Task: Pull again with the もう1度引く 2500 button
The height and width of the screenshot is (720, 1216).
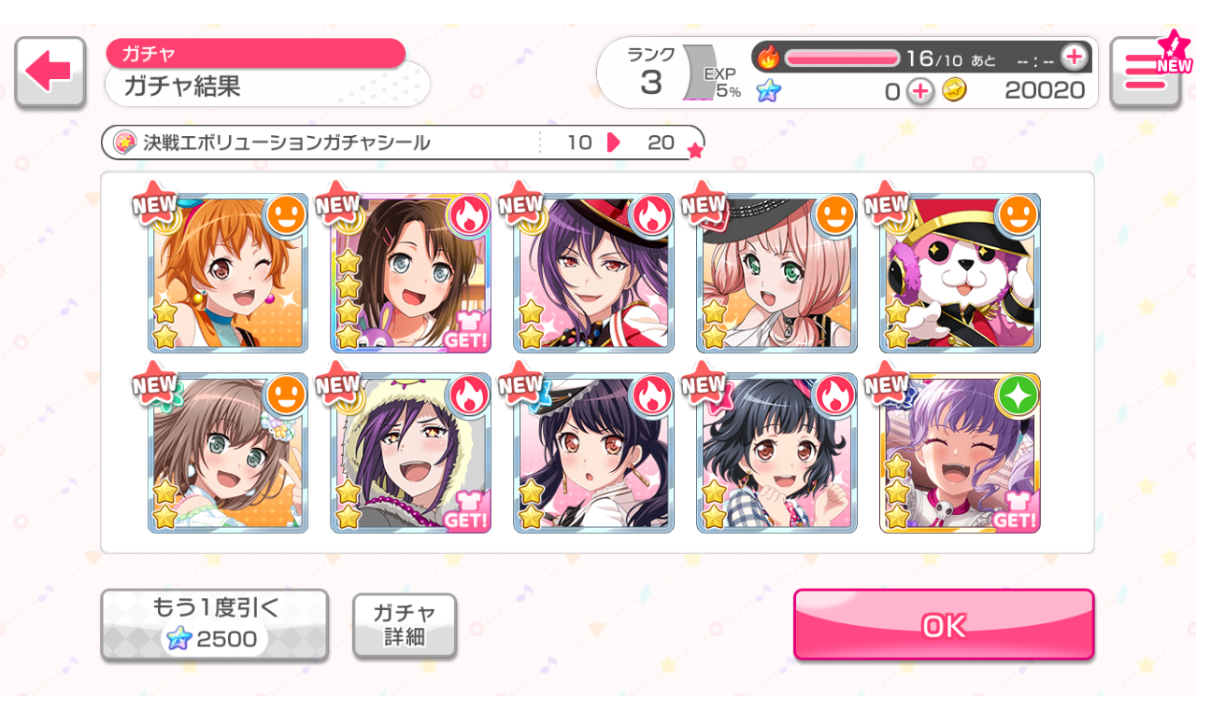Action: point(214,625)
